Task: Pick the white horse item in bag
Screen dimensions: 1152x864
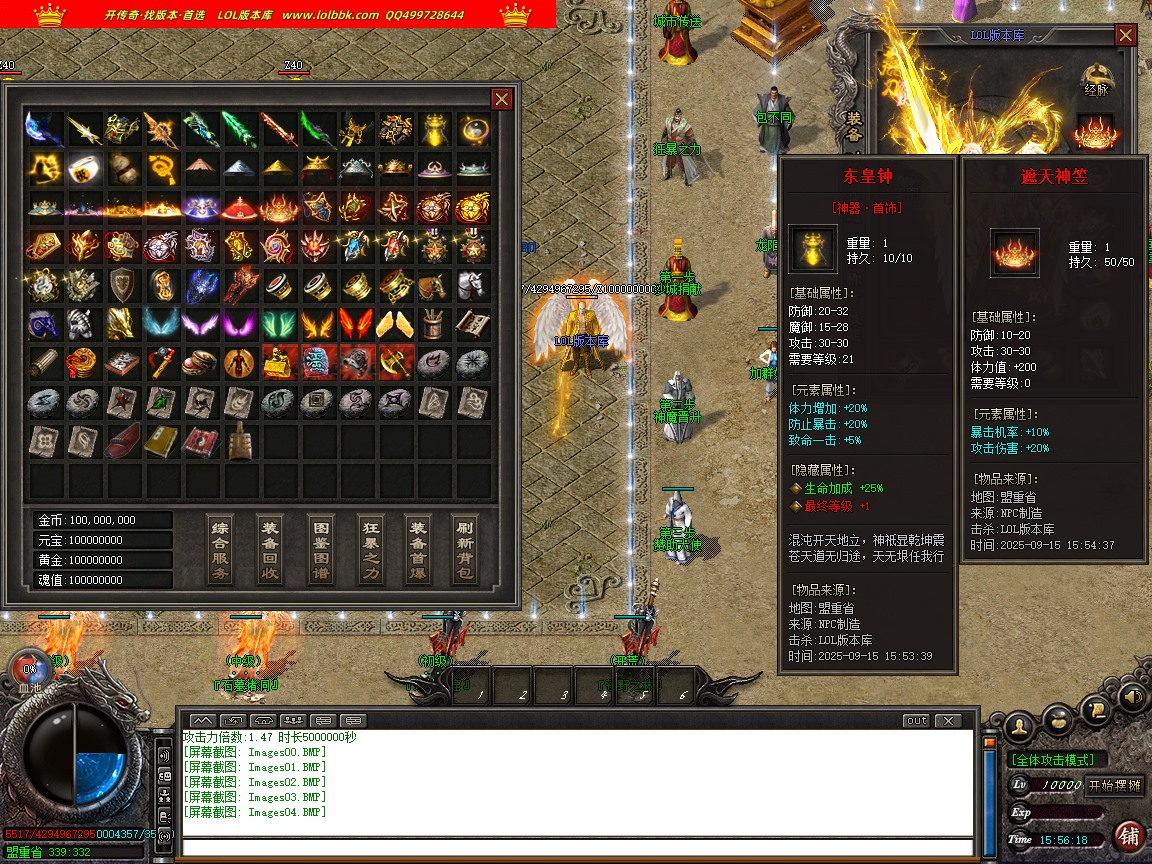Action: click(472, 286)
